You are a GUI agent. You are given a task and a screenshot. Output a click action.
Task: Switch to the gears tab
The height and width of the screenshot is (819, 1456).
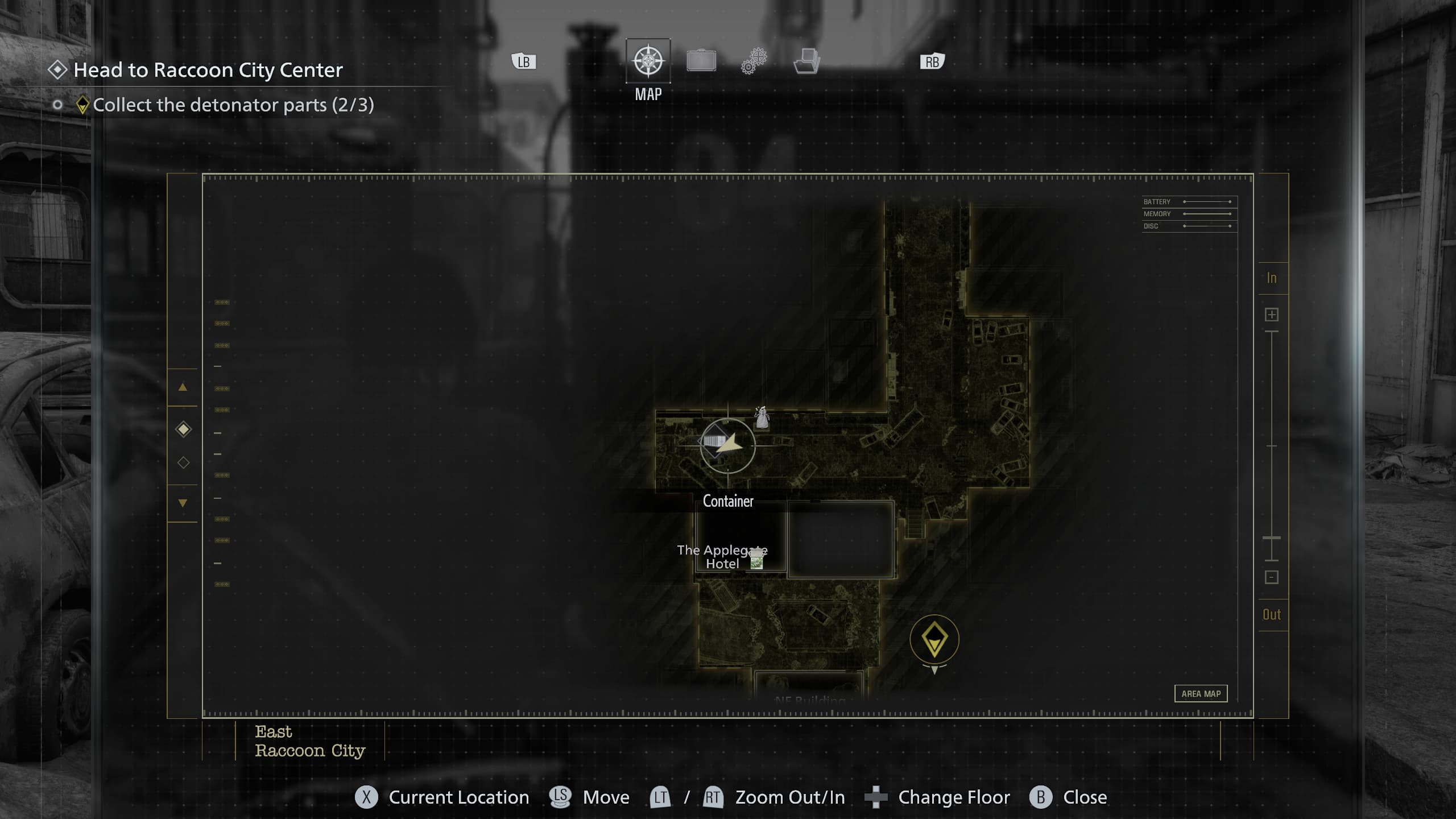(x=754, y=61)
